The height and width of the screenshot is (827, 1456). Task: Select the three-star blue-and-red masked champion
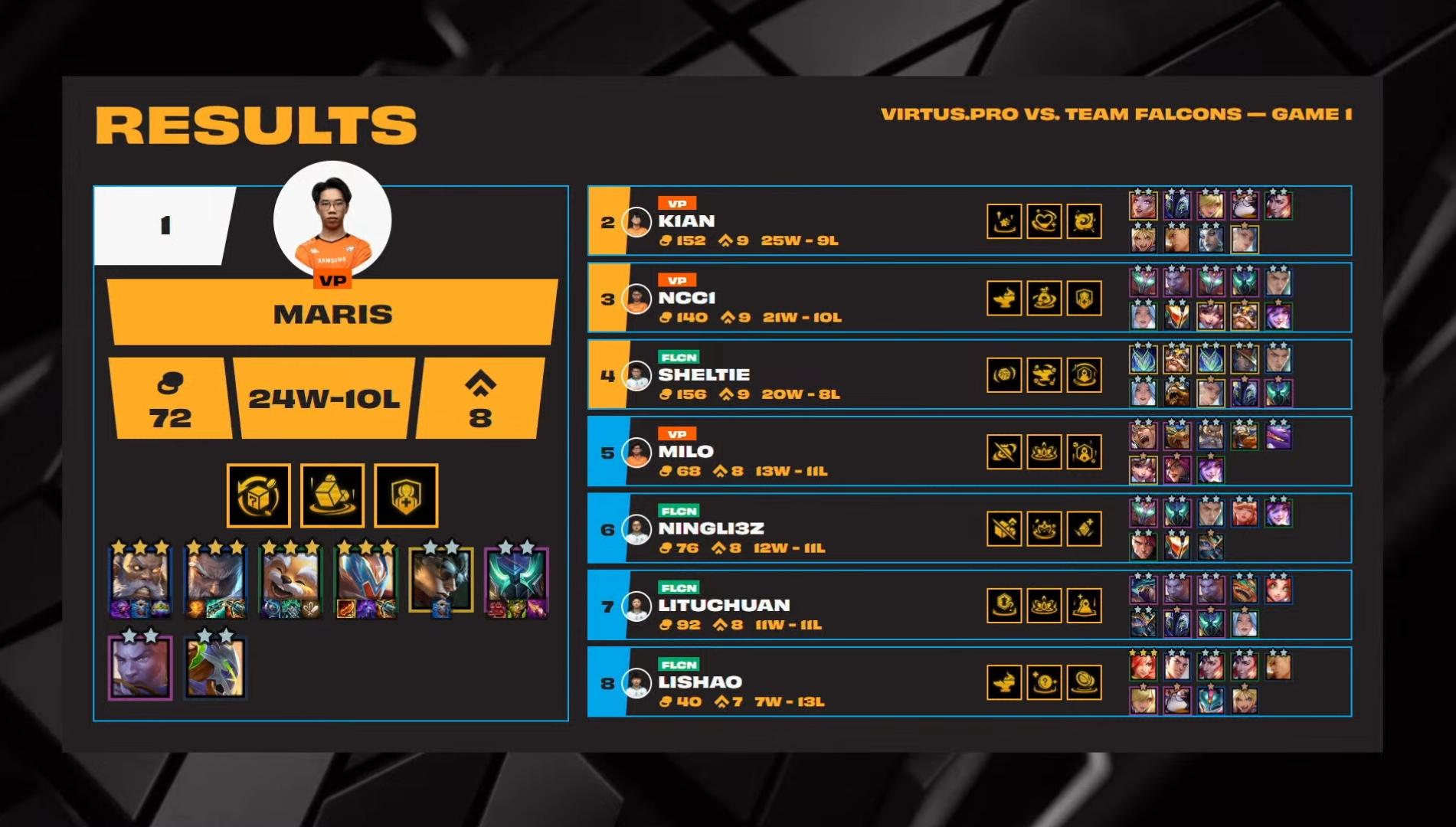[366, 580]
